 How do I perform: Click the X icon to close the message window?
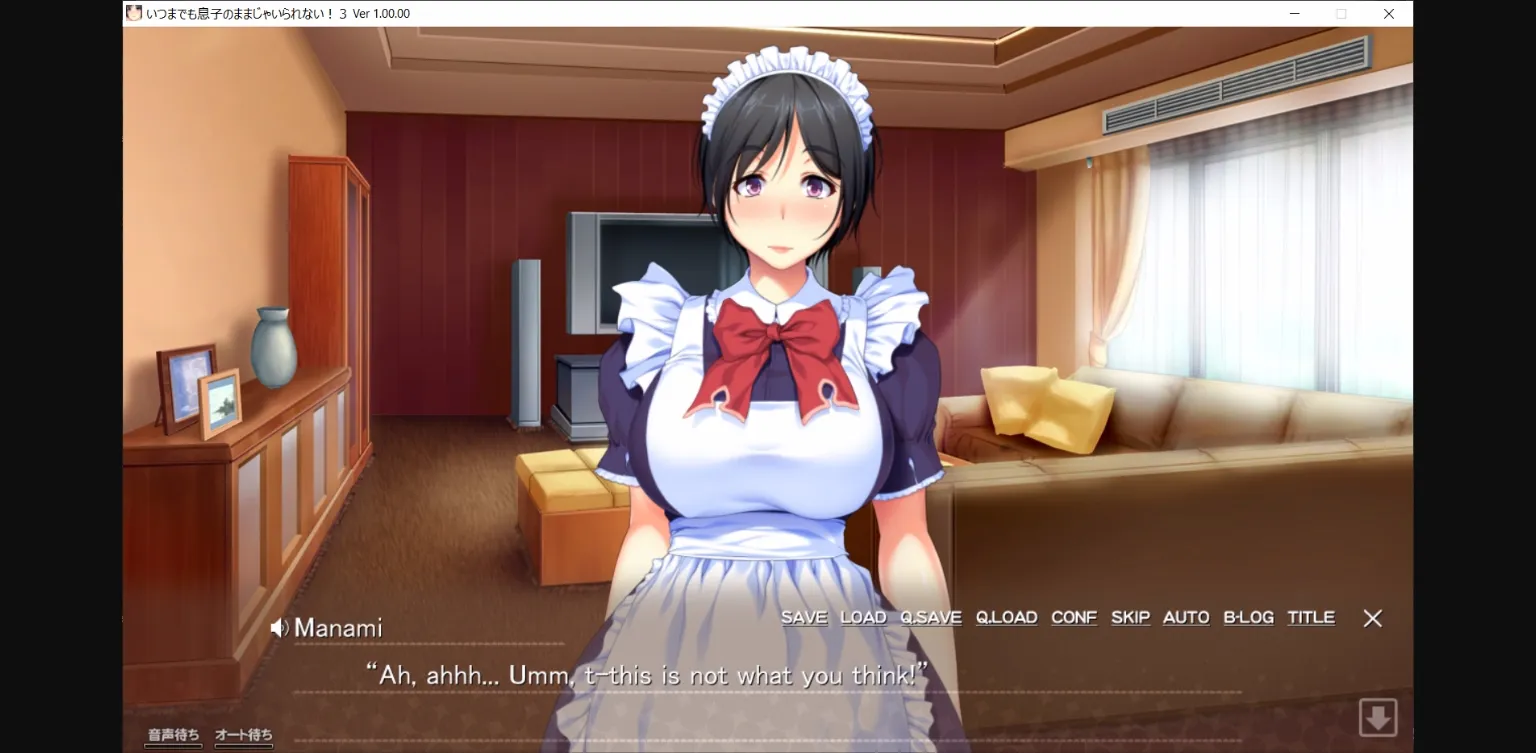click(x=1372, y=618)
